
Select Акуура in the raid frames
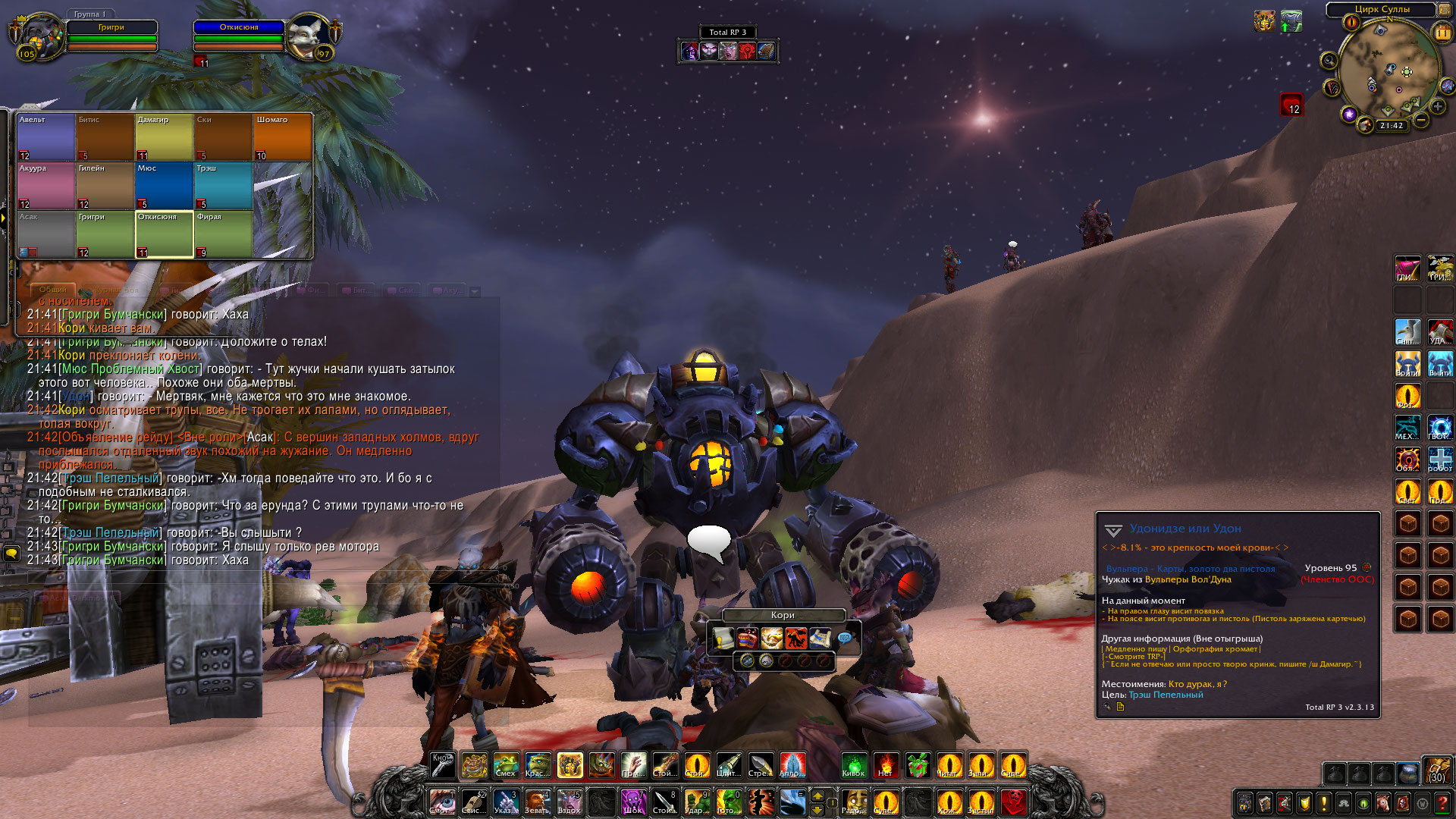[45, 186]
